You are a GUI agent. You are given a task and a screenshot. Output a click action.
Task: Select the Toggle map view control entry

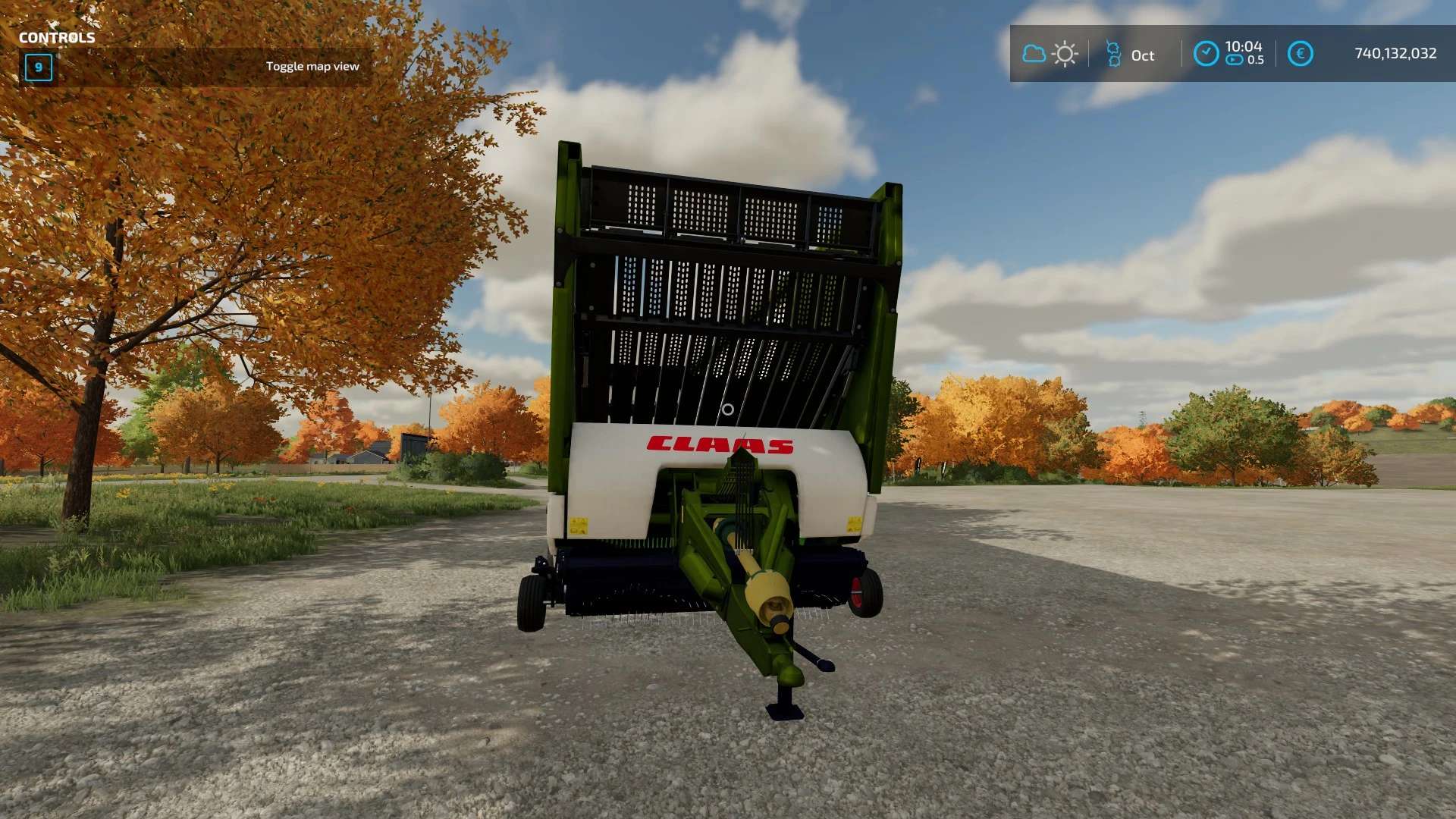312,67
